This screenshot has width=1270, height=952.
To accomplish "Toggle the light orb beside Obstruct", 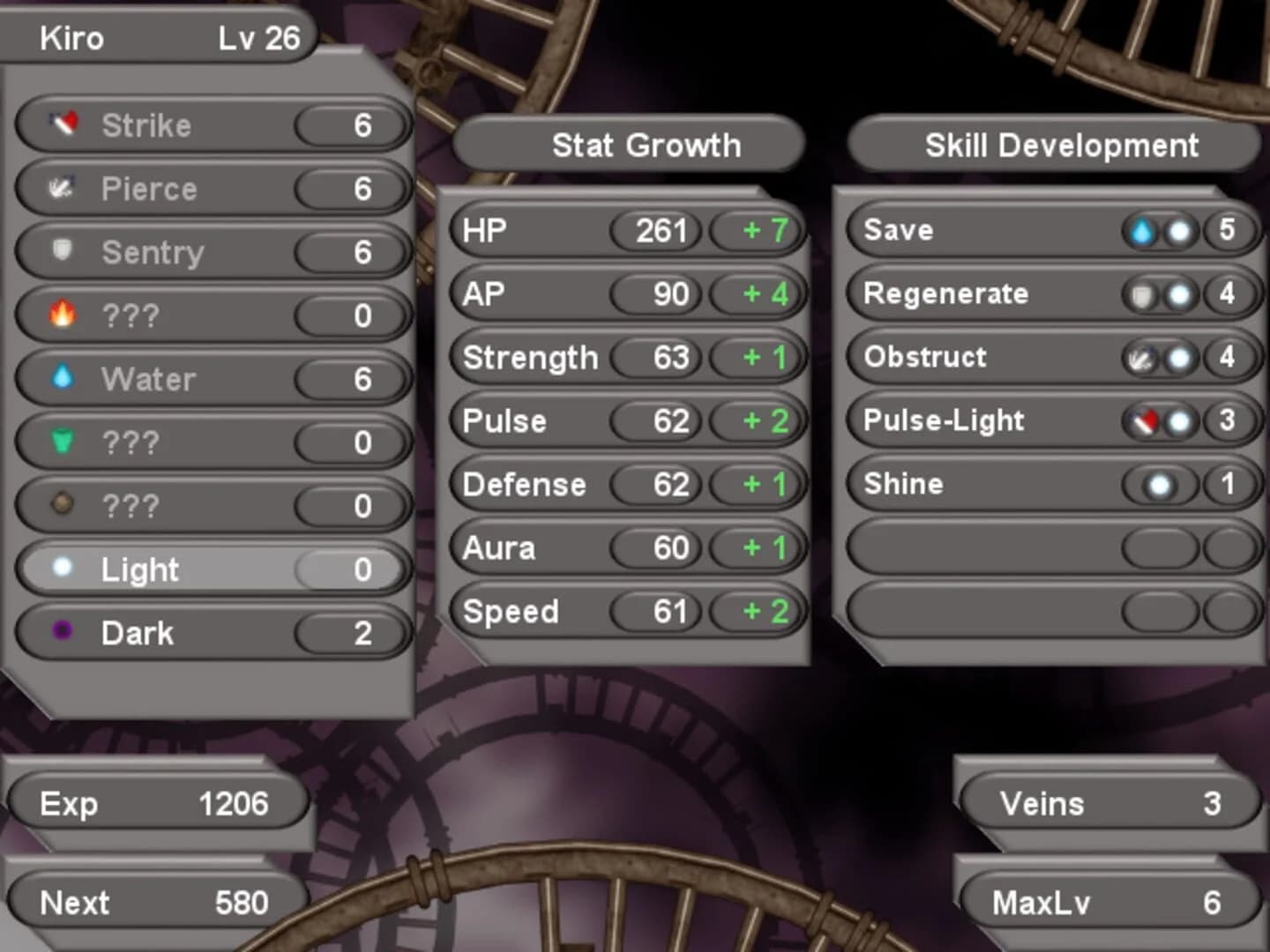I will pos(1177,357).
